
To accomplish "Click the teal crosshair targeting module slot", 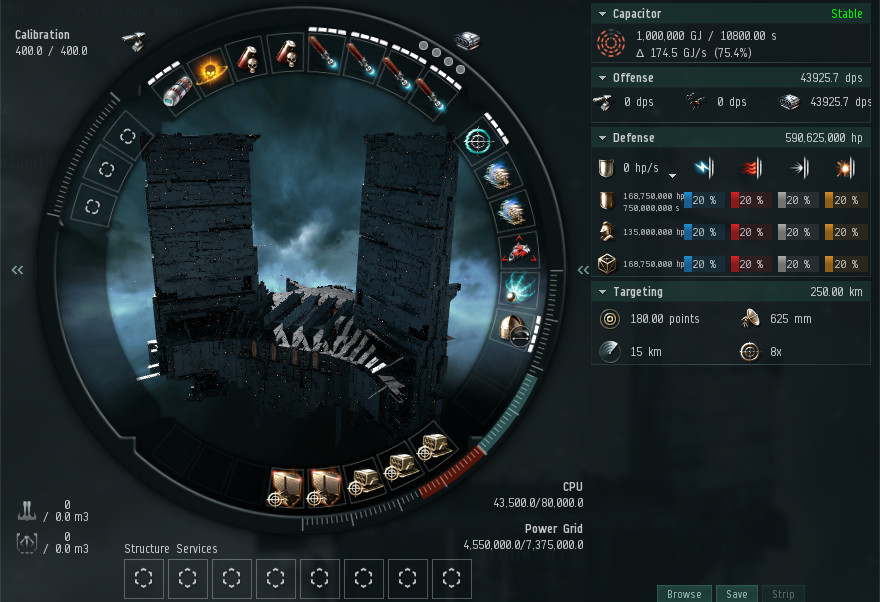I will coord(477,141).
